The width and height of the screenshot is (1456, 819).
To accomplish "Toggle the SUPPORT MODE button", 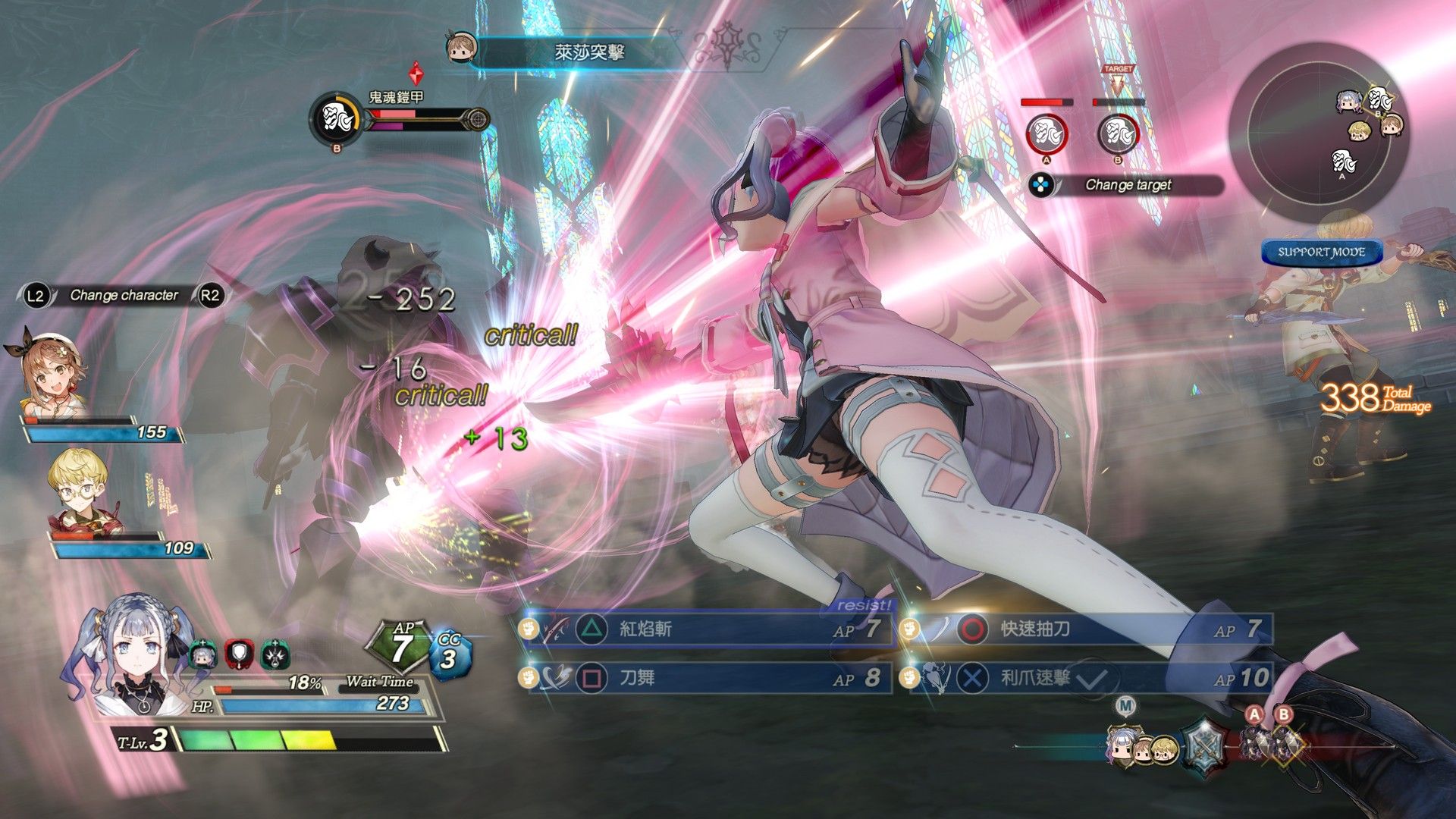I will click(x=1321, y=253).
